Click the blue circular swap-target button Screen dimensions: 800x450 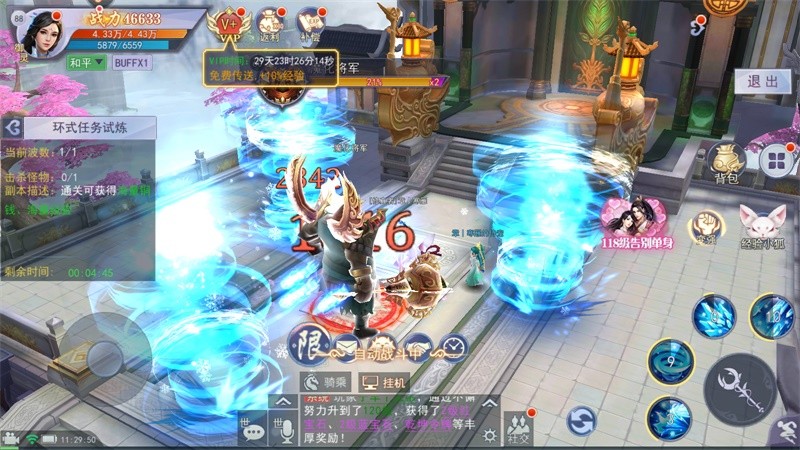point(581,420)
